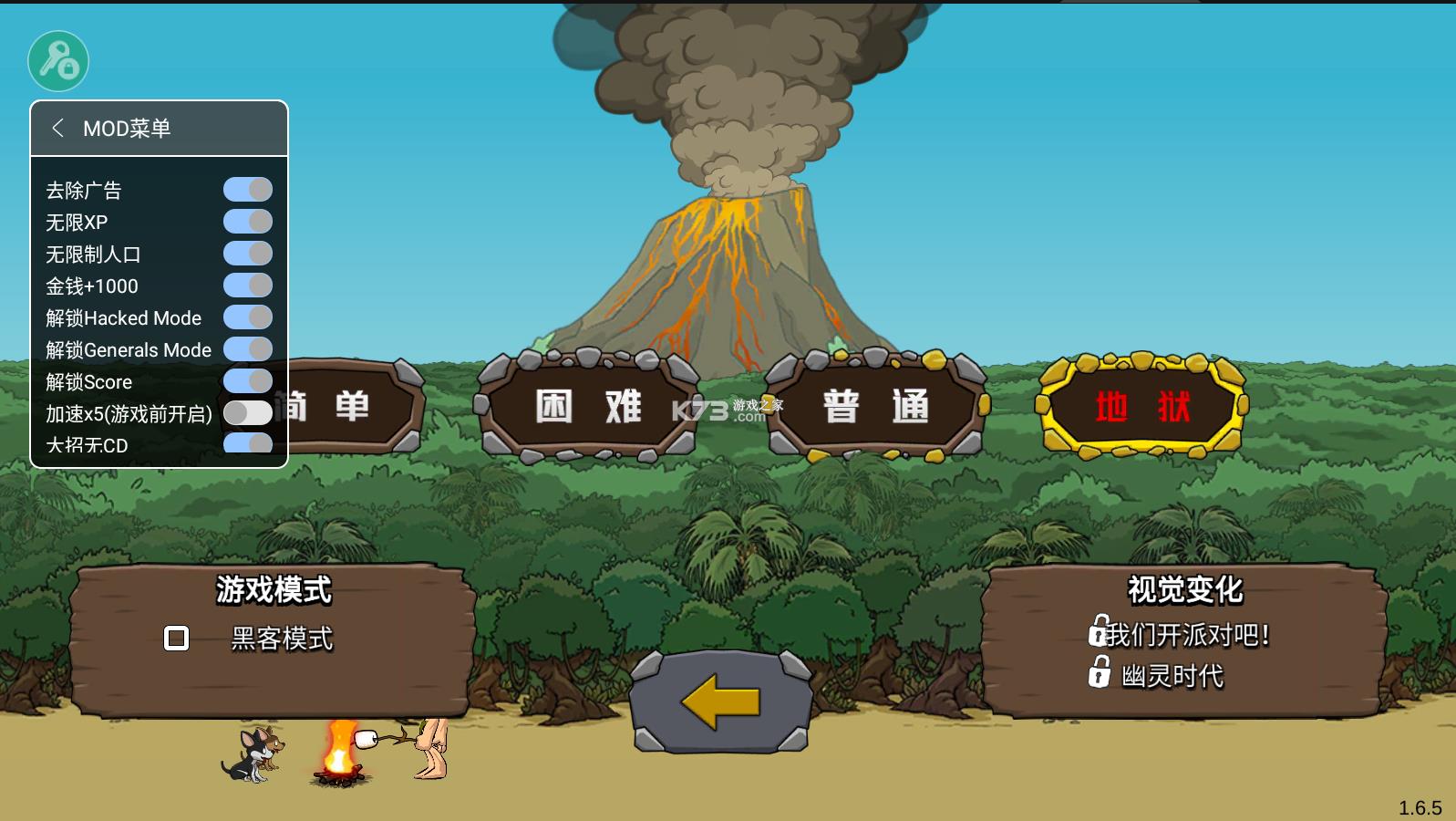Toggle 解锁Hacked Mode switch
This screenshot has height=821, width=1456.
point(248,317)
